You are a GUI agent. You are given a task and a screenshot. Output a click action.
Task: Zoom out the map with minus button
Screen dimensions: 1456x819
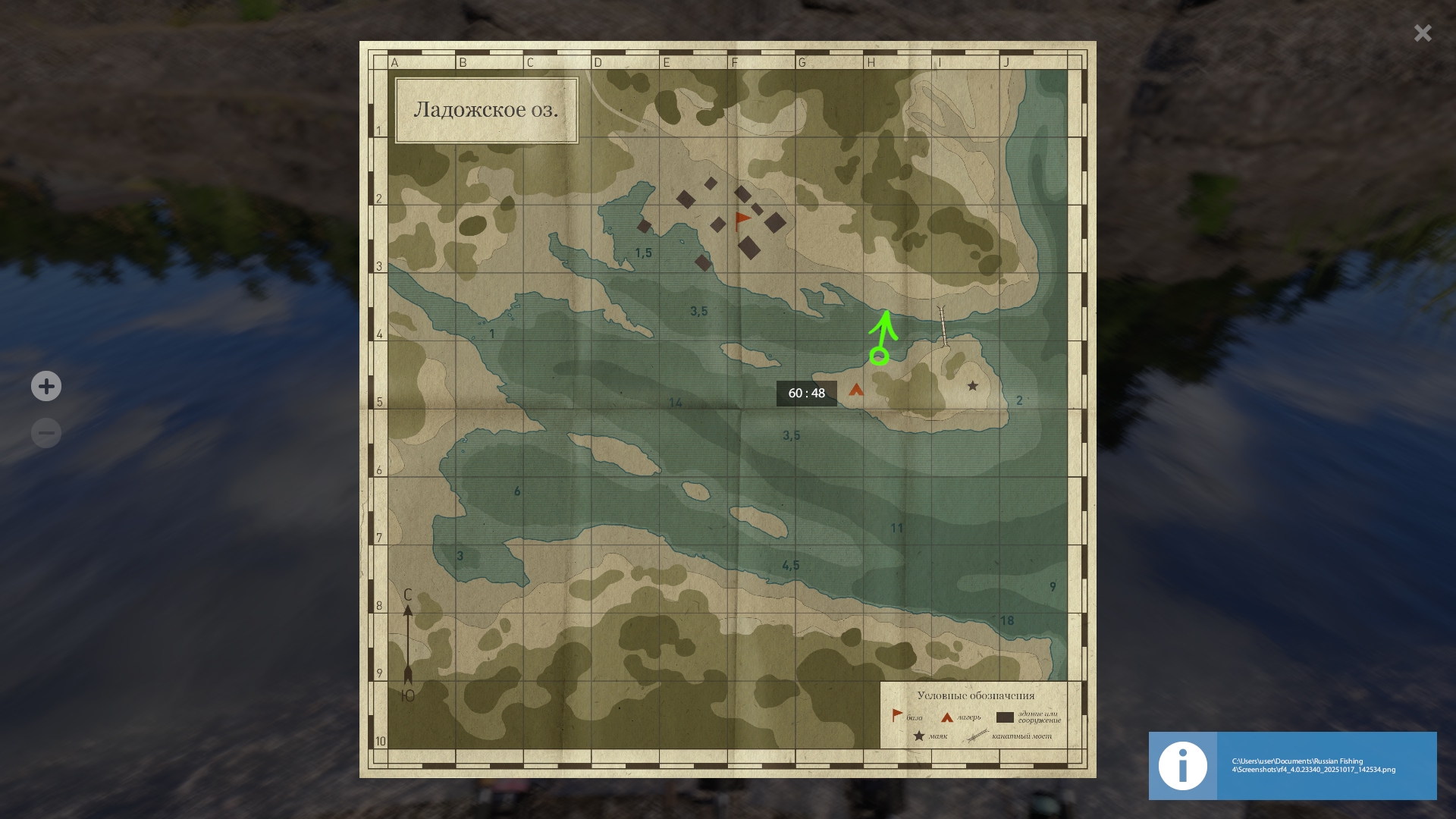46,433
